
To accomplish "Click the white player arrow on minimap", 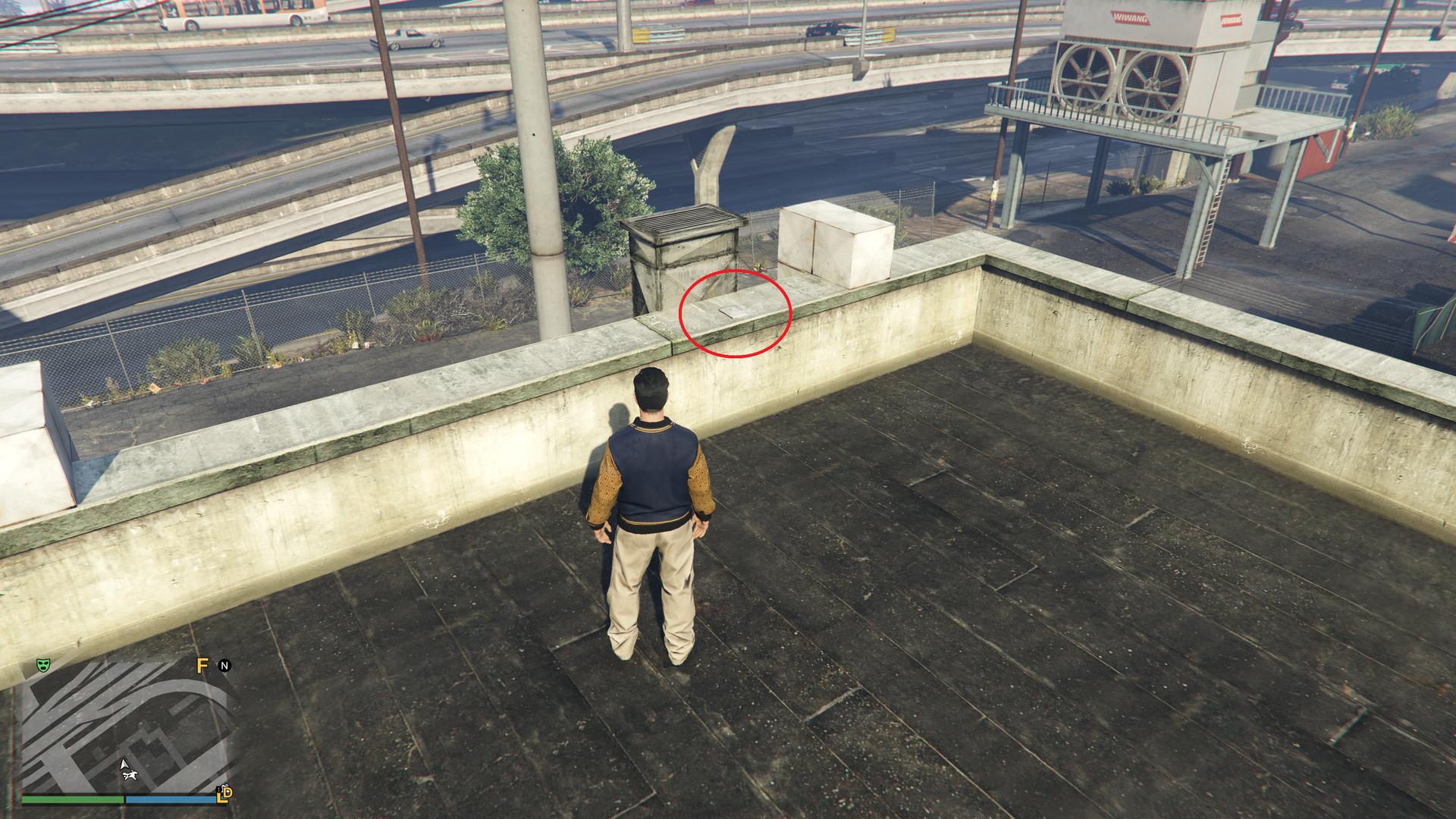I will click(x=124, y=764).
